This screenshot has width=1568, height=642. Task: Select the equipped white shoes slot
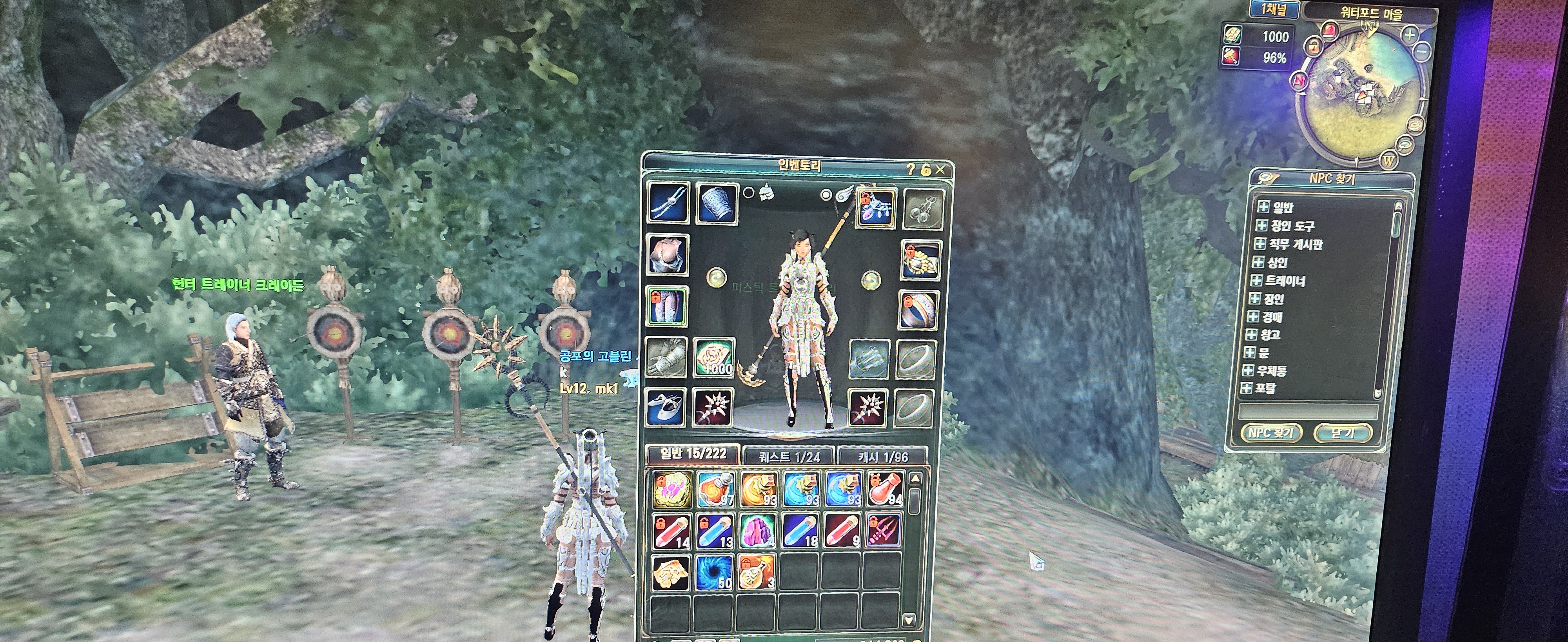(x=665, y=406)
